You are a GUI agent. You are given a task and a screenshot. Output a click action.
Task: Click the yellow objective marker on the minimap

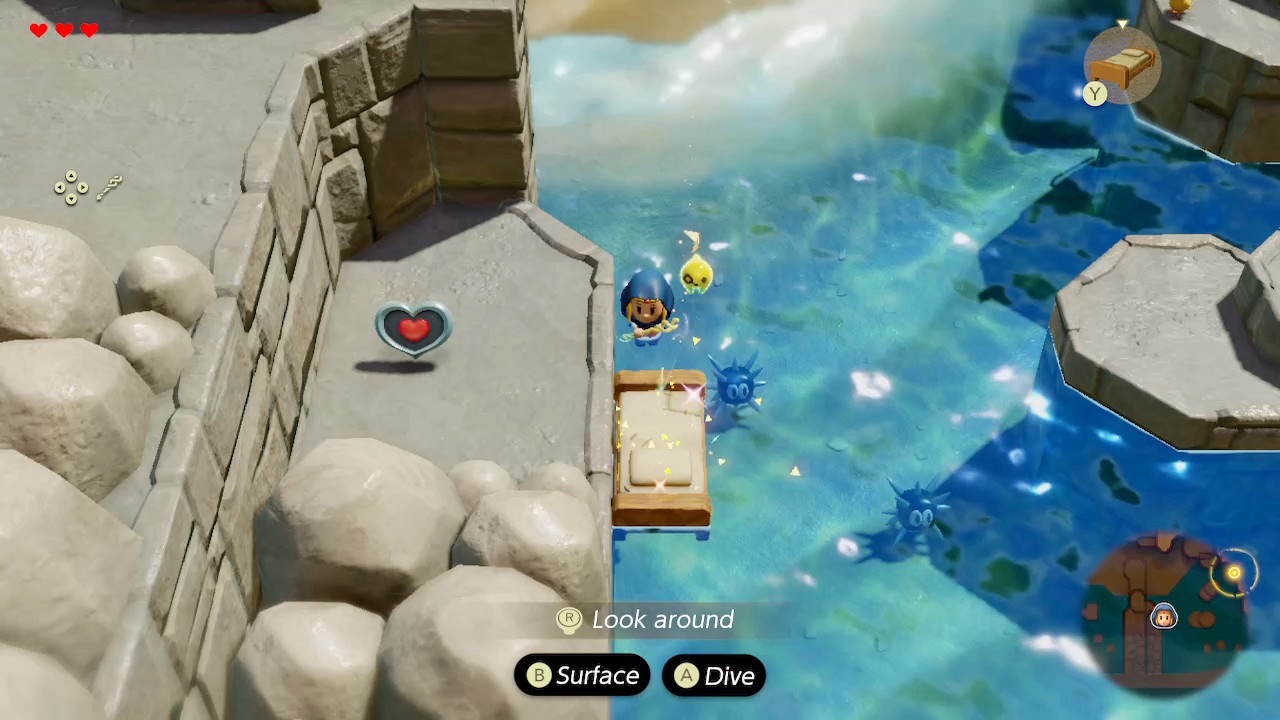tap(1234, 573)
